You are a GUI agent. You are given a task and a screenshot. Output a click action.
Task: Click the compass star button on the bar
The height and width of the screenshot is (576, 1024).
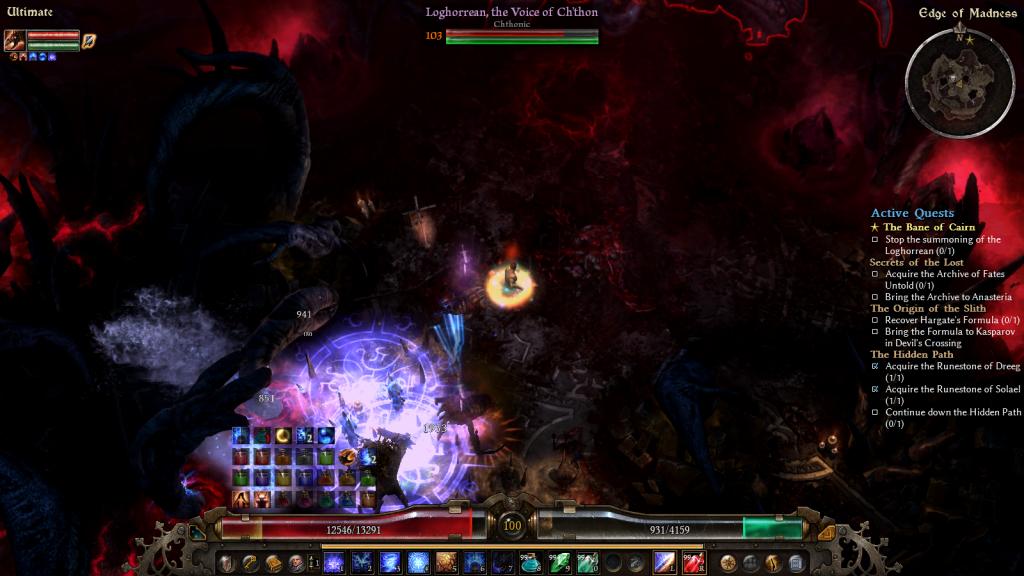[728, 563]
